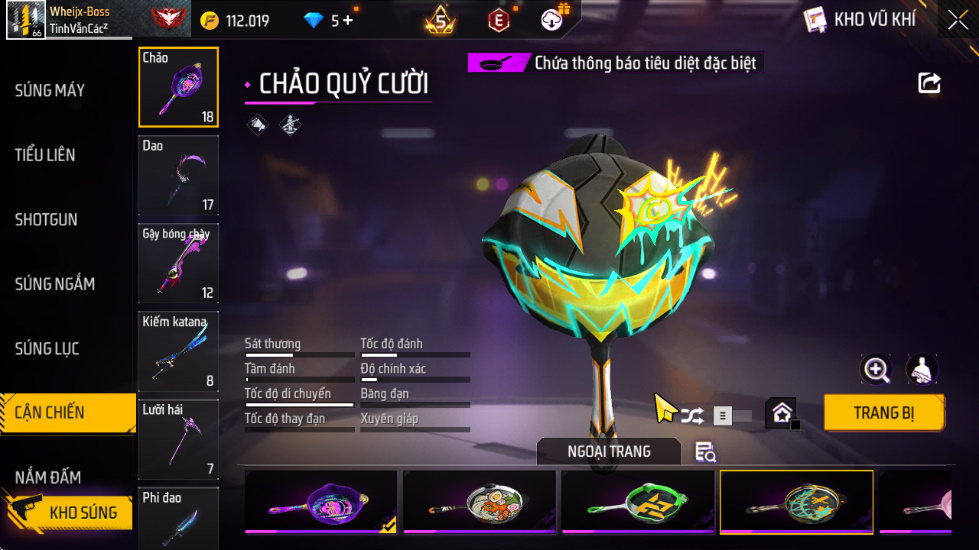
Task: Zoom in with the magnifier icon
Action: (876, 370)
